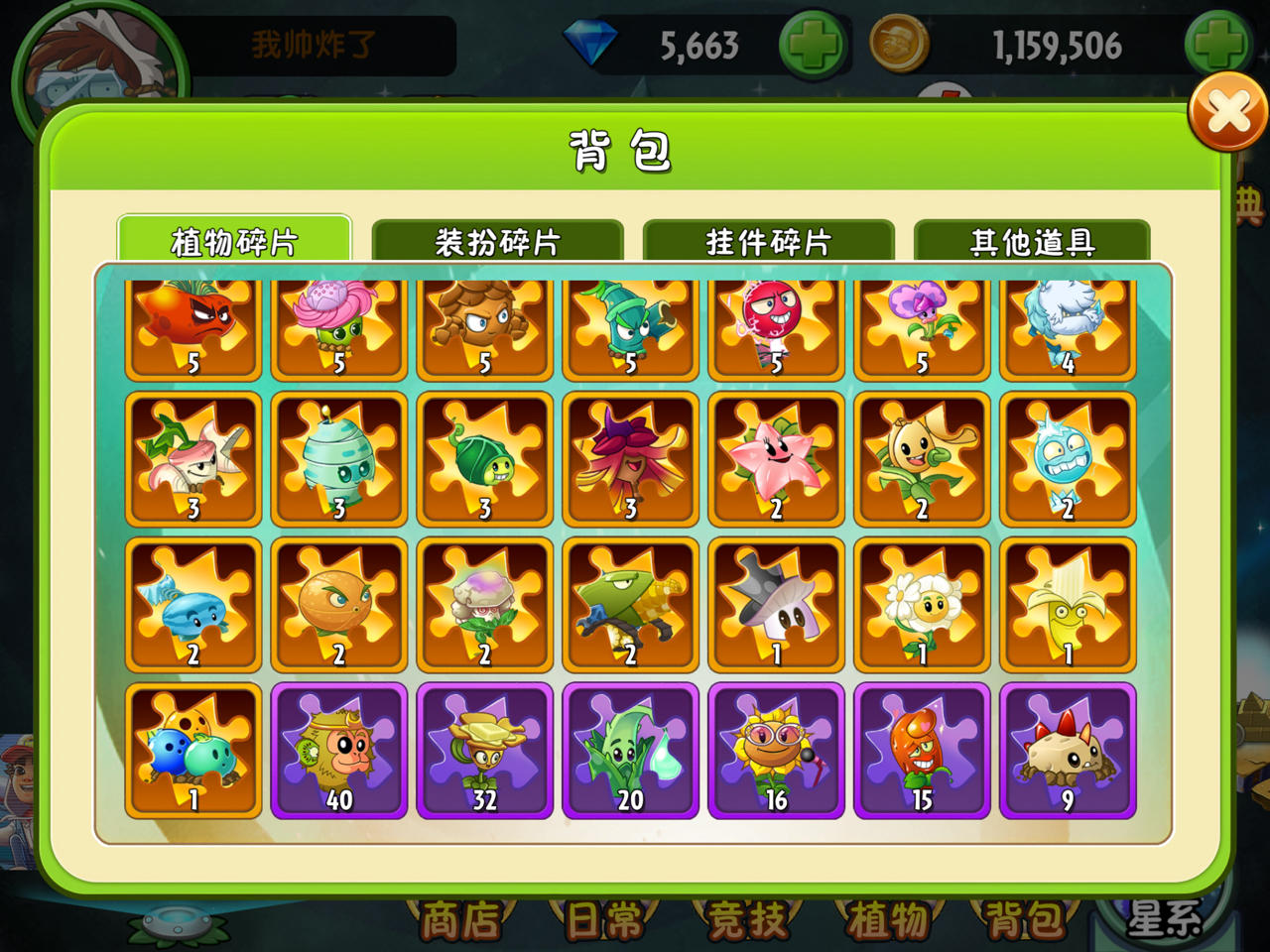Open the 商店 shop menu
The width and height of the screenshot is (1270, 952).
pyautogui.click(x=462, y=920)
